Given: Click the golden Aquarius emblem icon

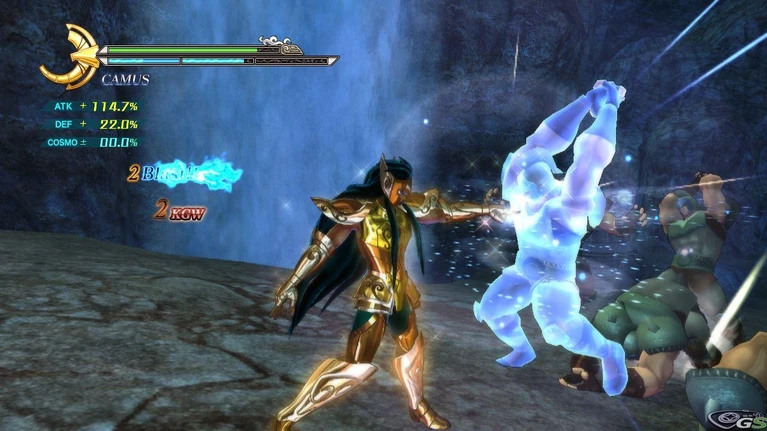Looking at the screenshot, I should click(x=68, y=55).
